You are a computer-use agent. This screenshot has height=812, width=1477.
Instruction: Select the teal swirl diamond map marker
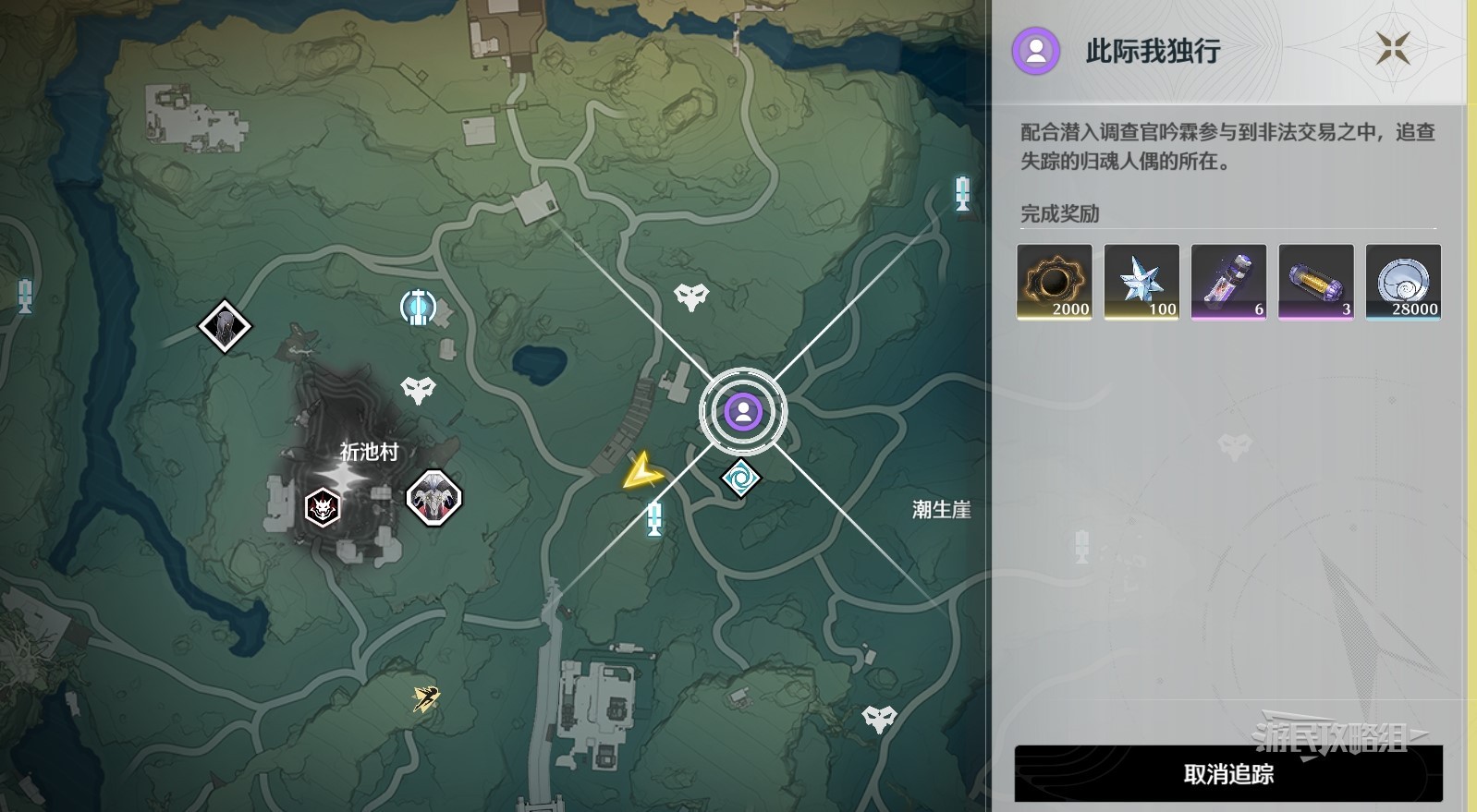740,479
